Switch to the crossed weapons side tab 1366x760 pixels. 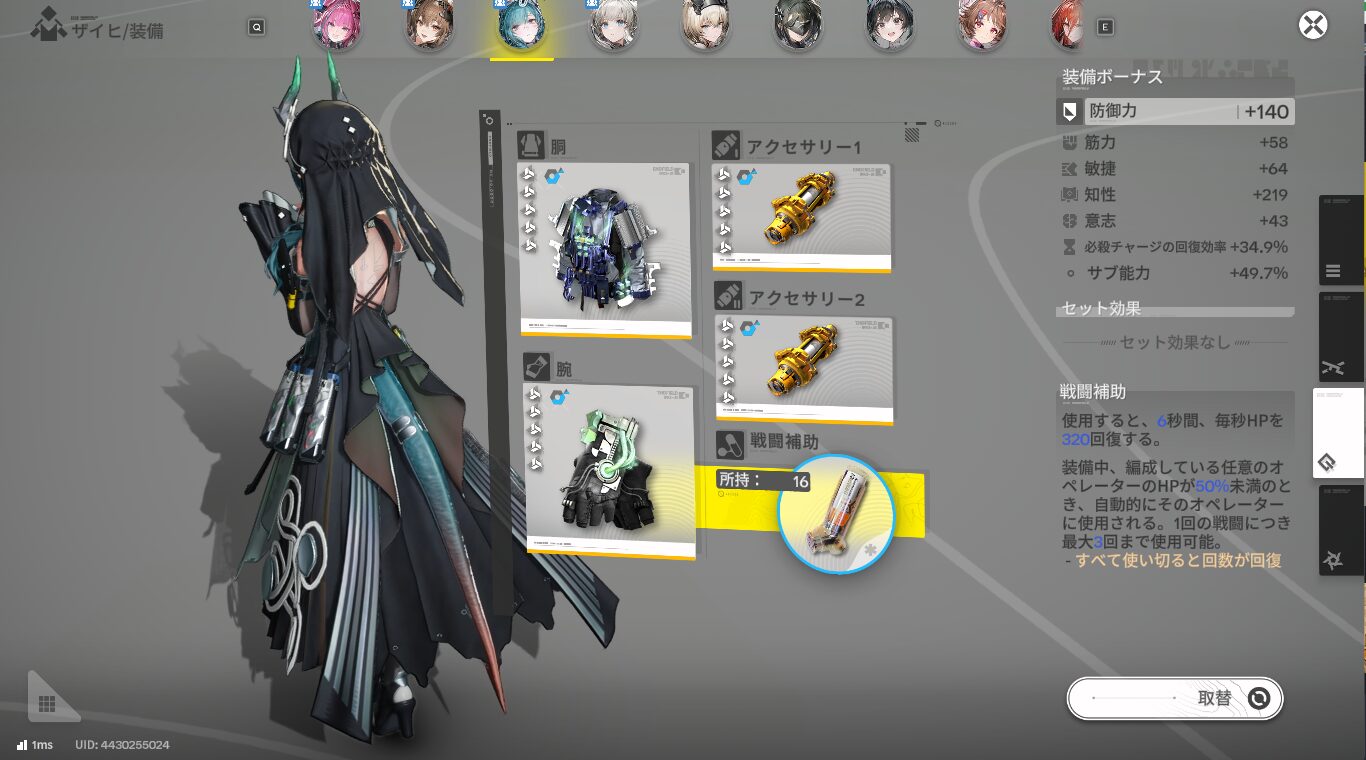click(1332, 367)
